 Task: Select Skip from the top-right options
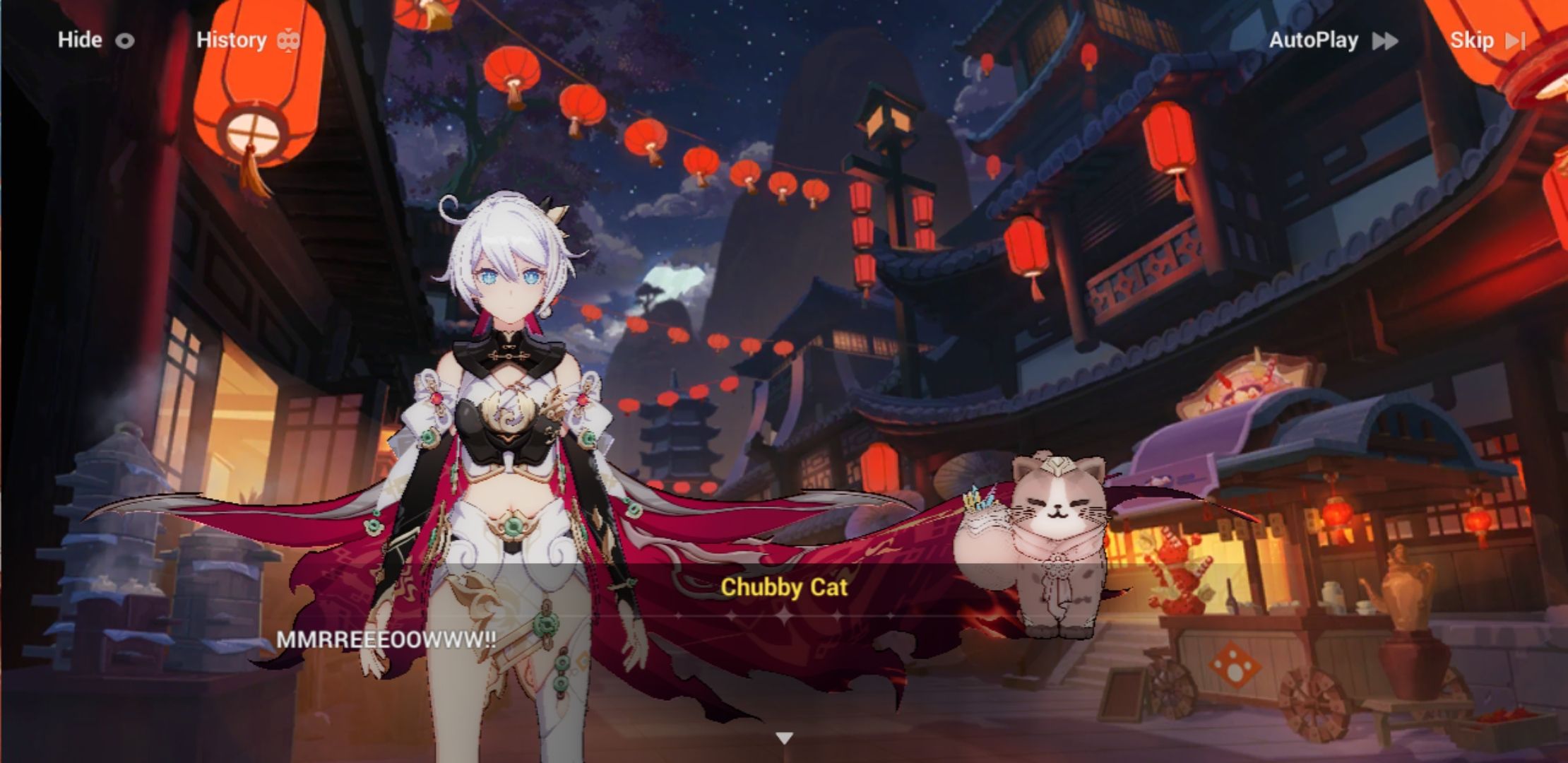tap(1475, 40)
